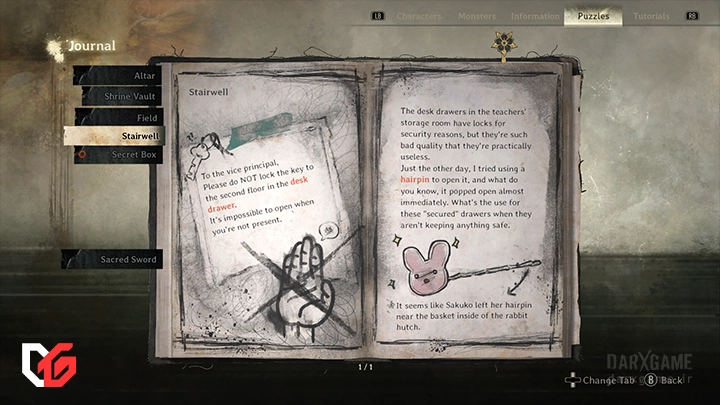This screenshot has height=405, width=720.
Task: Show the Information tab
Action: tap(534, 16)
